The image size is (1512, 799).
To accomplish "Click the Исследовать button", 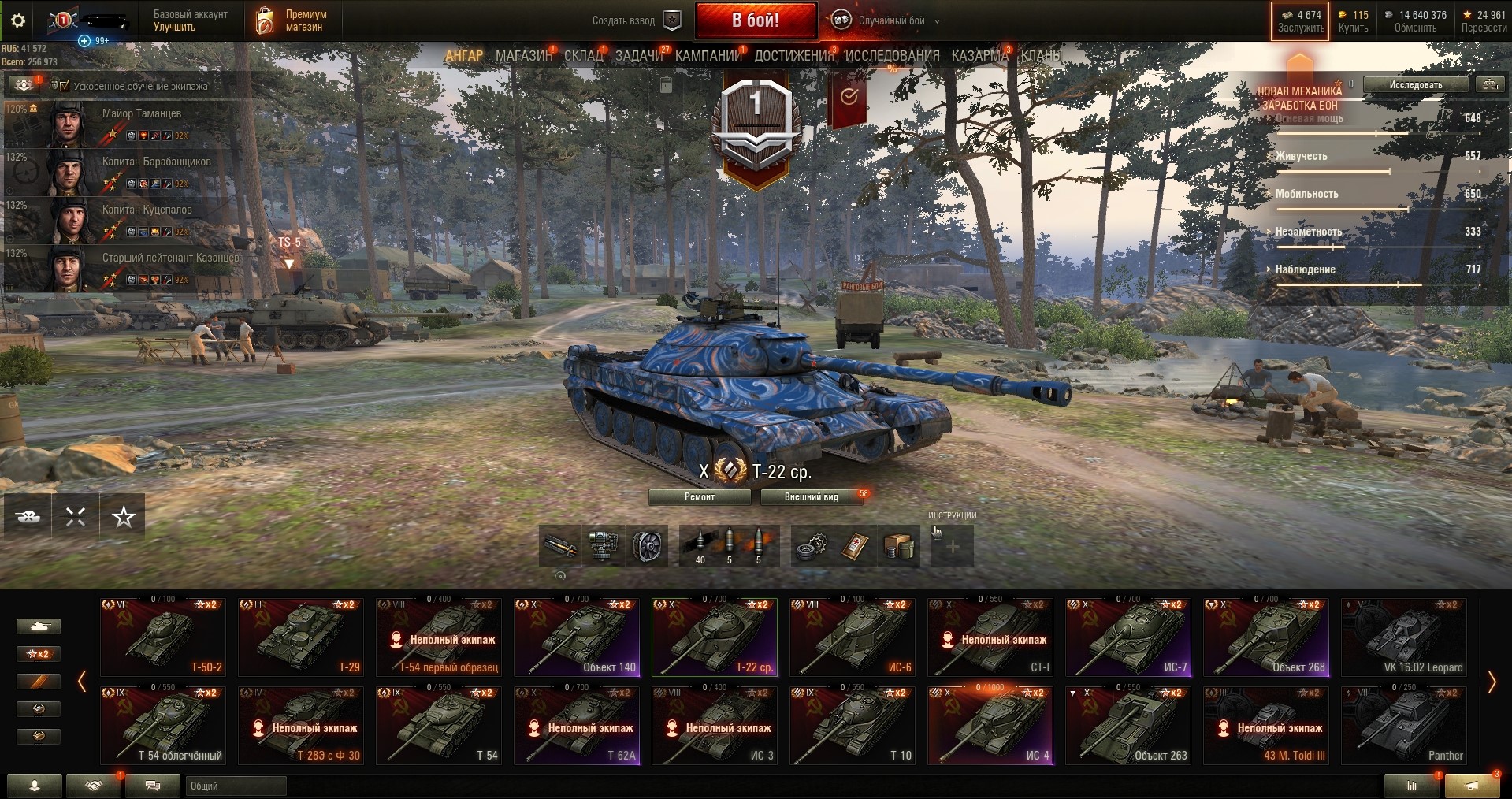I will click(1415, 85).
